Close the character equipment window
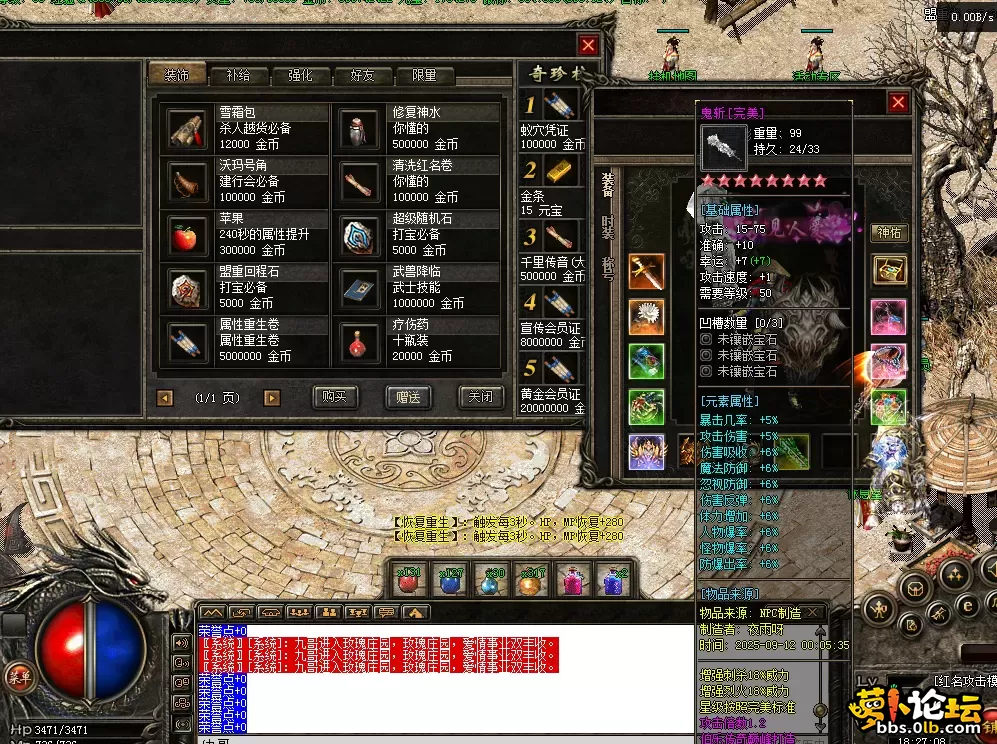The image size is (997, 744). point(899,102)
